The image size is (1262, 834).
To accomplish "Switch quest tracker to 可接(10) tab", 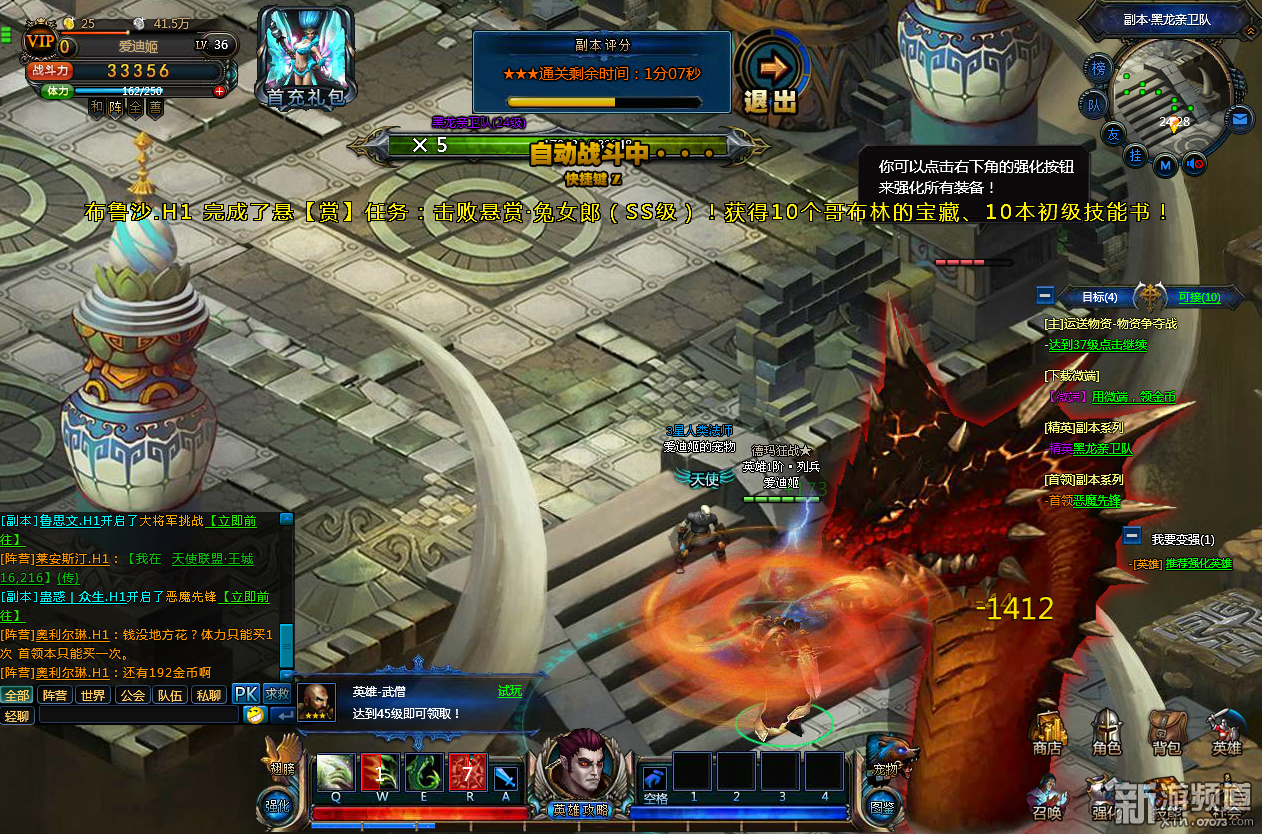I will click(x=1199, y=297).
